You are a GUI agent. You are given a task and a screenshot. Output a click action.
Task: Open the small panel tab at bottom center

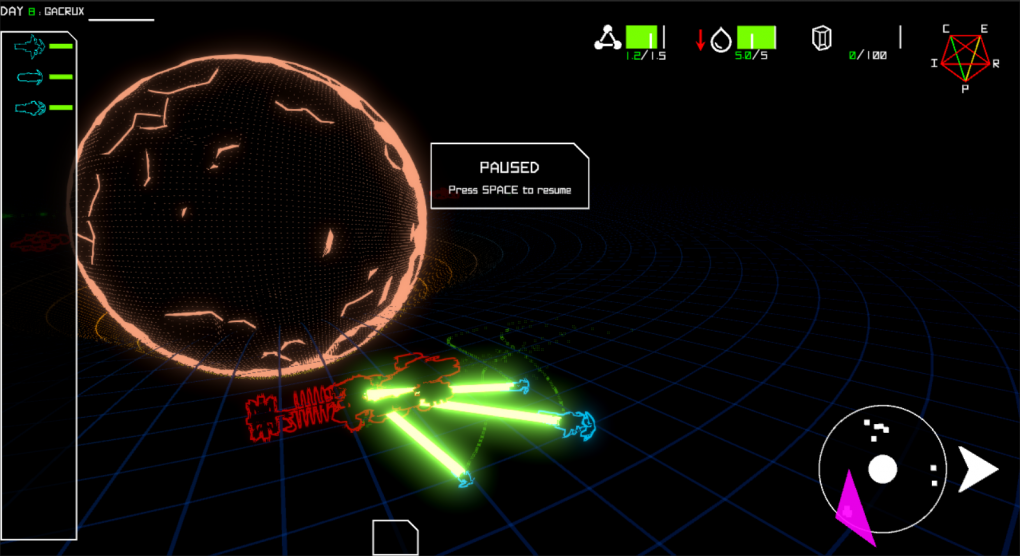click(x=394, y=537)
